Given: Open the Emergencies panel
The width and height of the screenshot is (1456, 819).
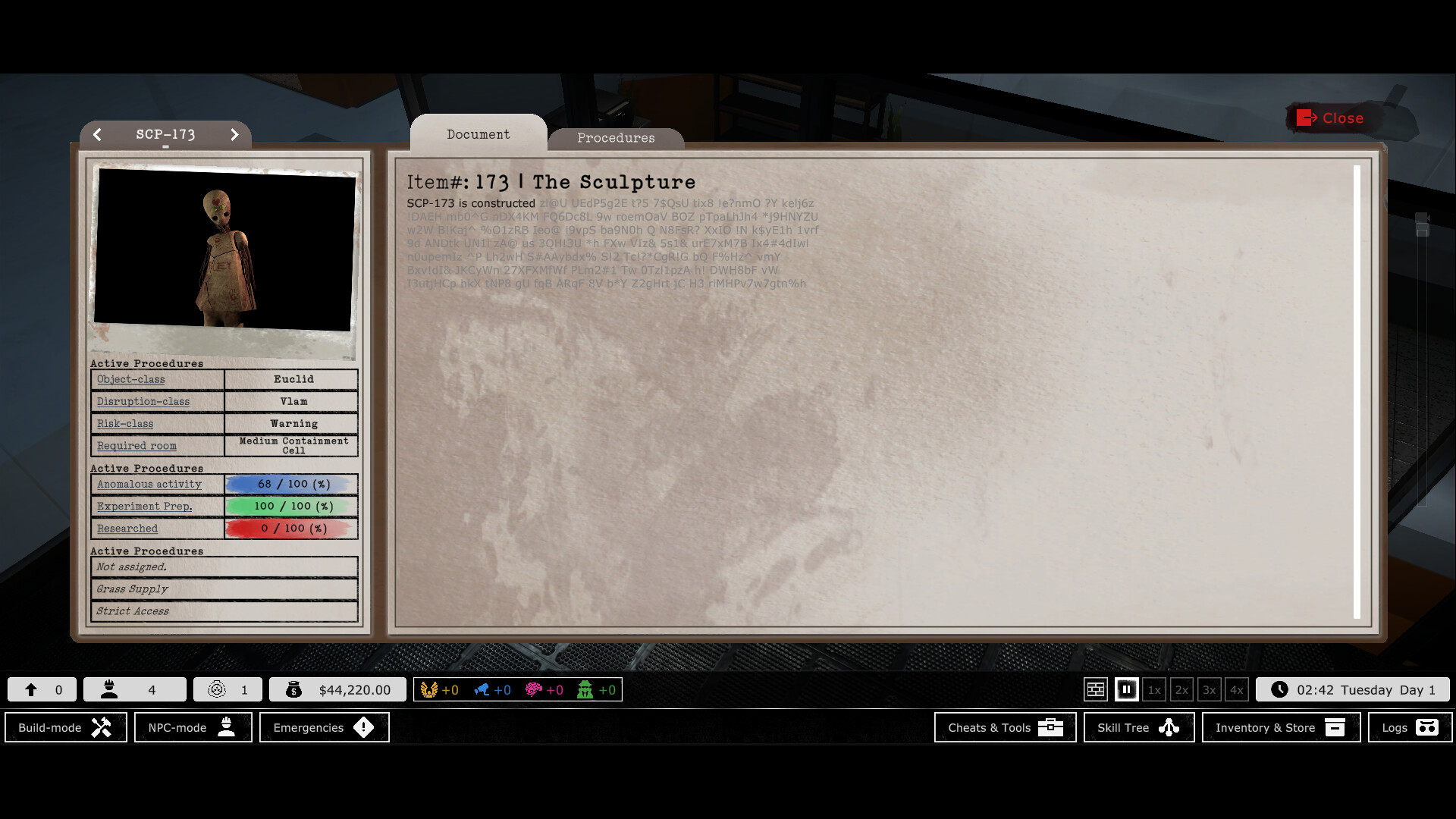Looking at the screenshot, I should [324, 727].
